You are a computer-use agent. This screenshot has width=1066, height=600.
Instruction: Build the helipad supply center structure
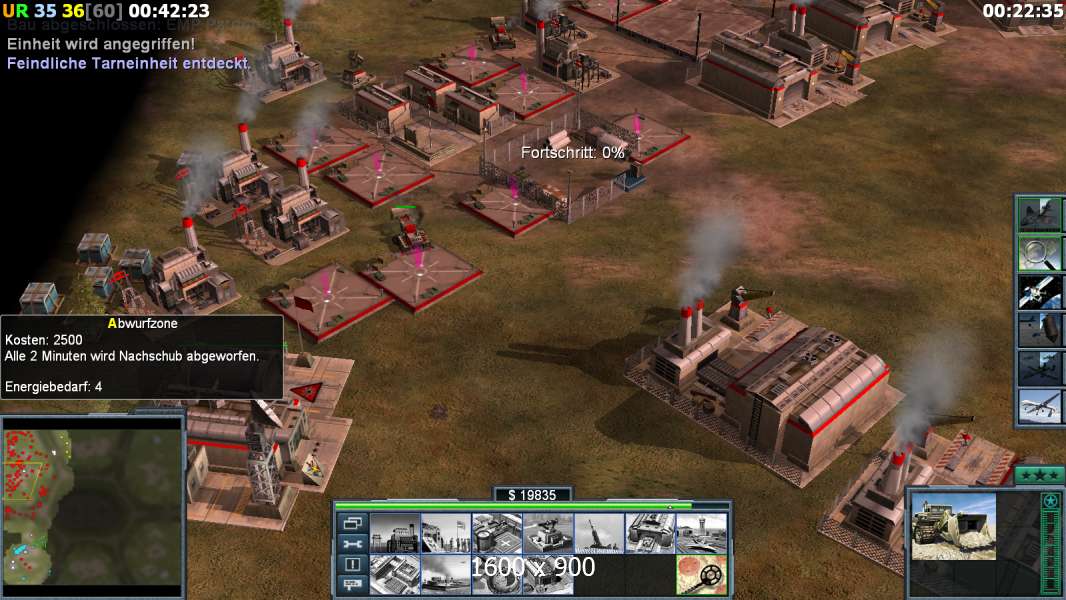pyautogui.click(x=497, y=533)
